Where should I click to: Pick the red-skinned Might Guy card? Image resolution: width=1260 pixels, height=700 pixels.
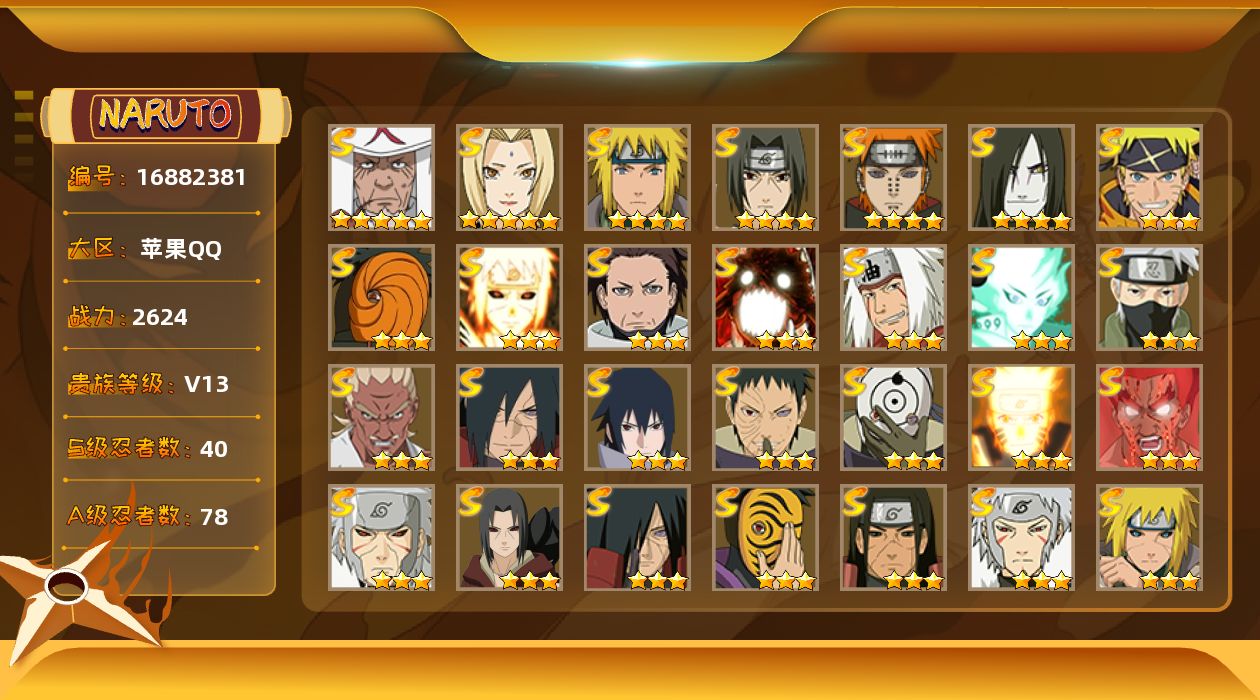coord(1149,418)
